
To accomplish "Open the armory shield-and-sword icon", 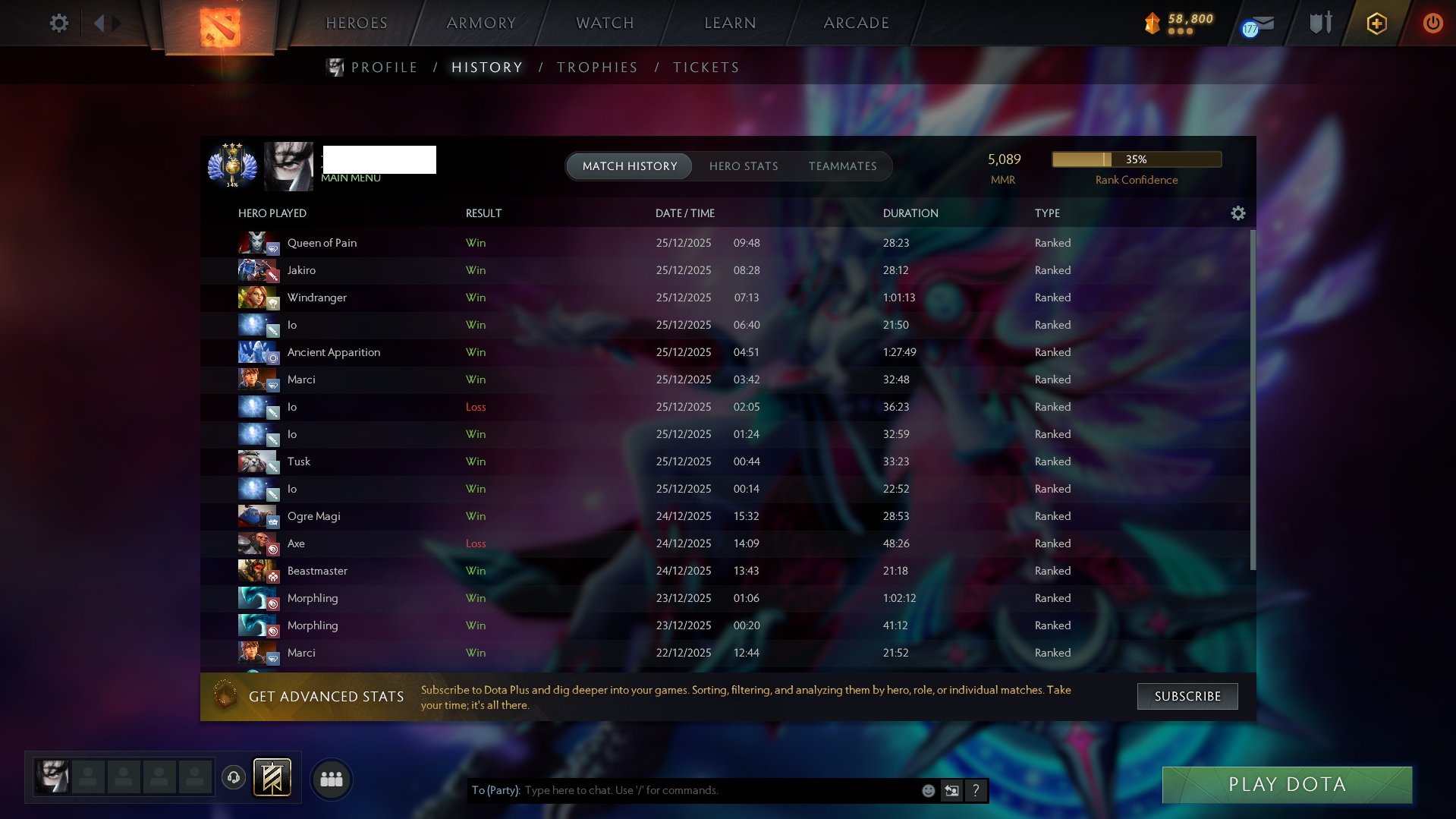I will (x=1320, y=23).
